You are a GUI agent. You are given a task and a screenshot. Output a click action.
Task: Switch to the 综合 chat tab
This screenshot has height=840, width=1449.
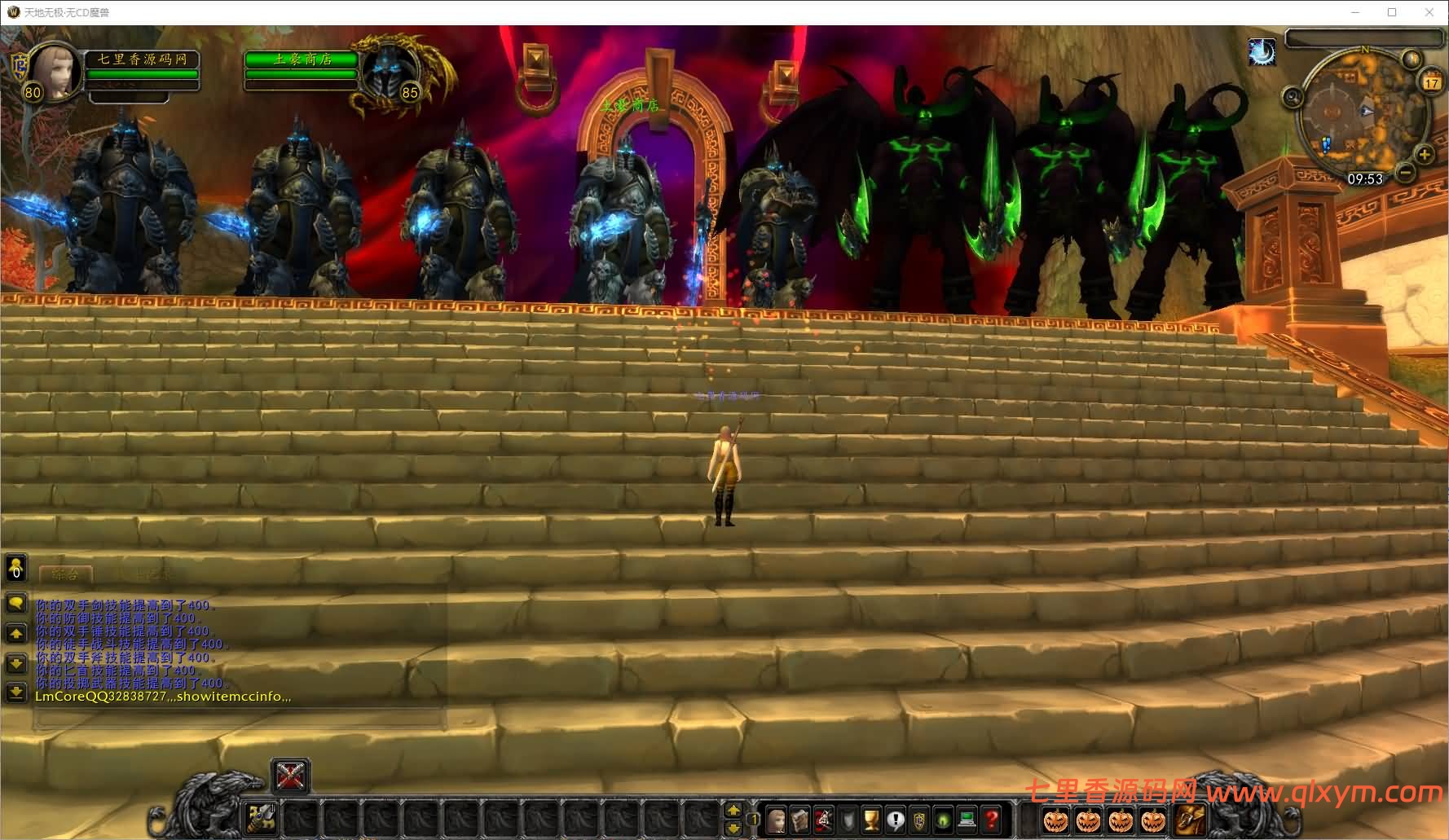[x=65, y=574]
